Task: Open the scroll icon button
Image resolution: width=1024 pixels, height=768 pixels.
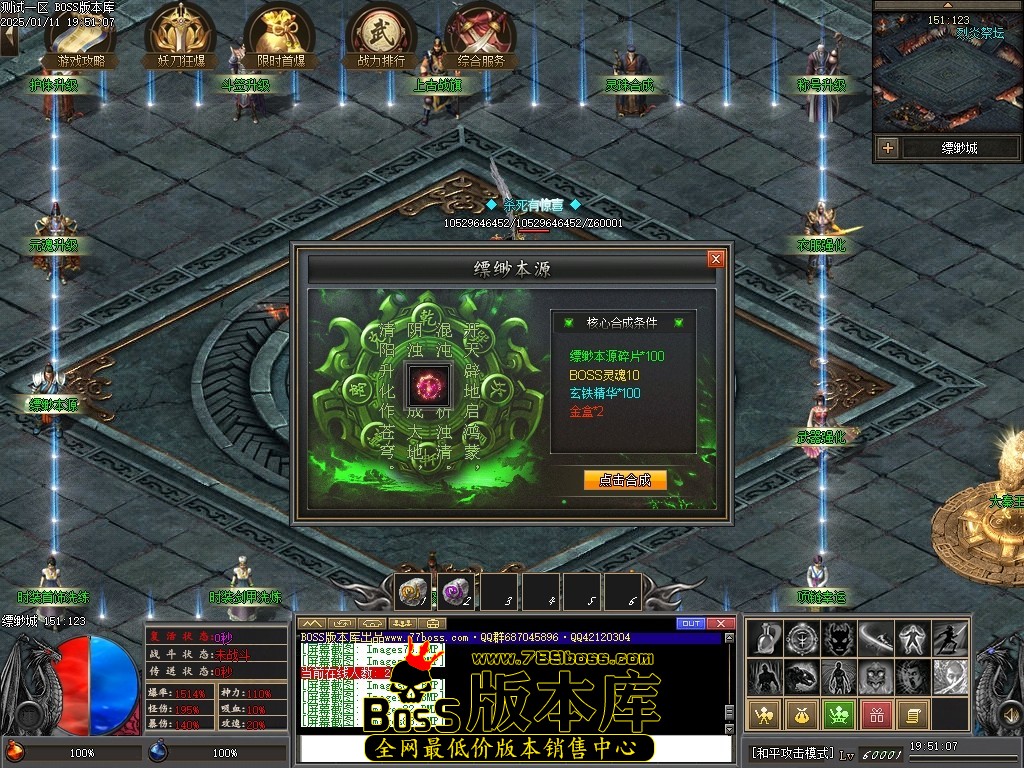Action: tap(913, 714)
